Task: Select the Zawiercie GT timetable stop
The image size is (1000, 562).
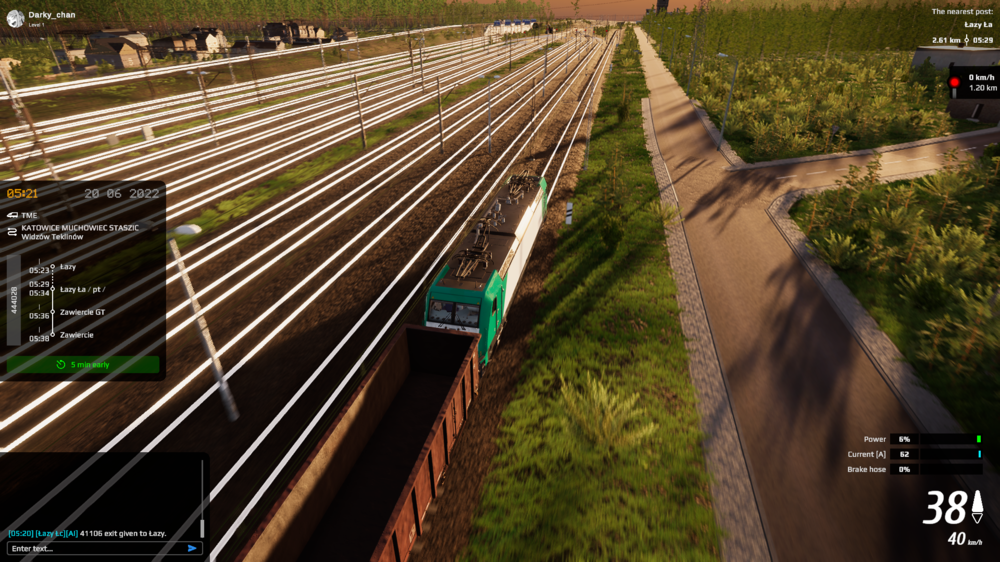Action: [x=82, y=312]
